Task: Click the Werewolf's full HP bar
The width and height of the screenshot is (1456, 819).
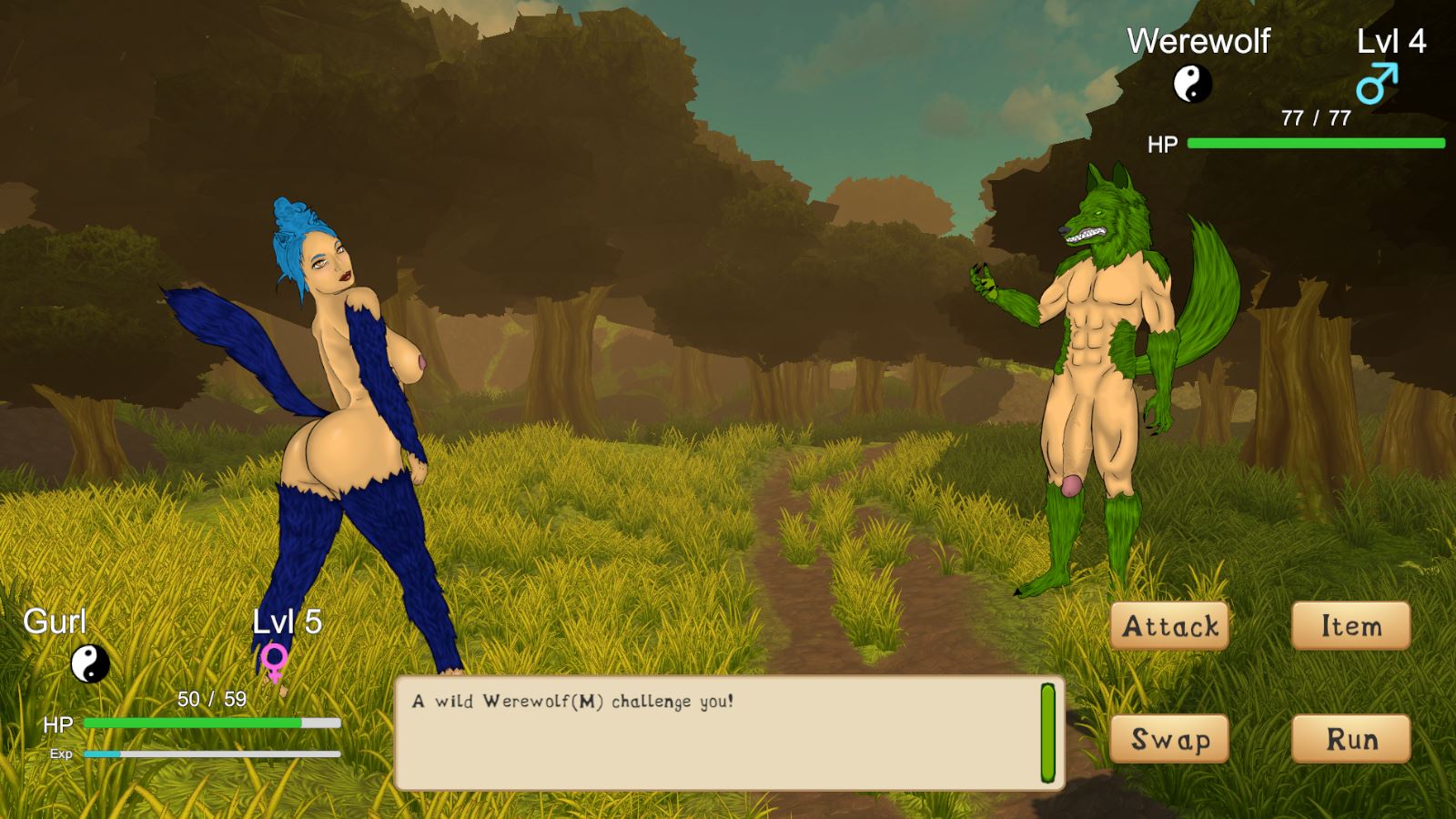Action: pos(1315,143)
